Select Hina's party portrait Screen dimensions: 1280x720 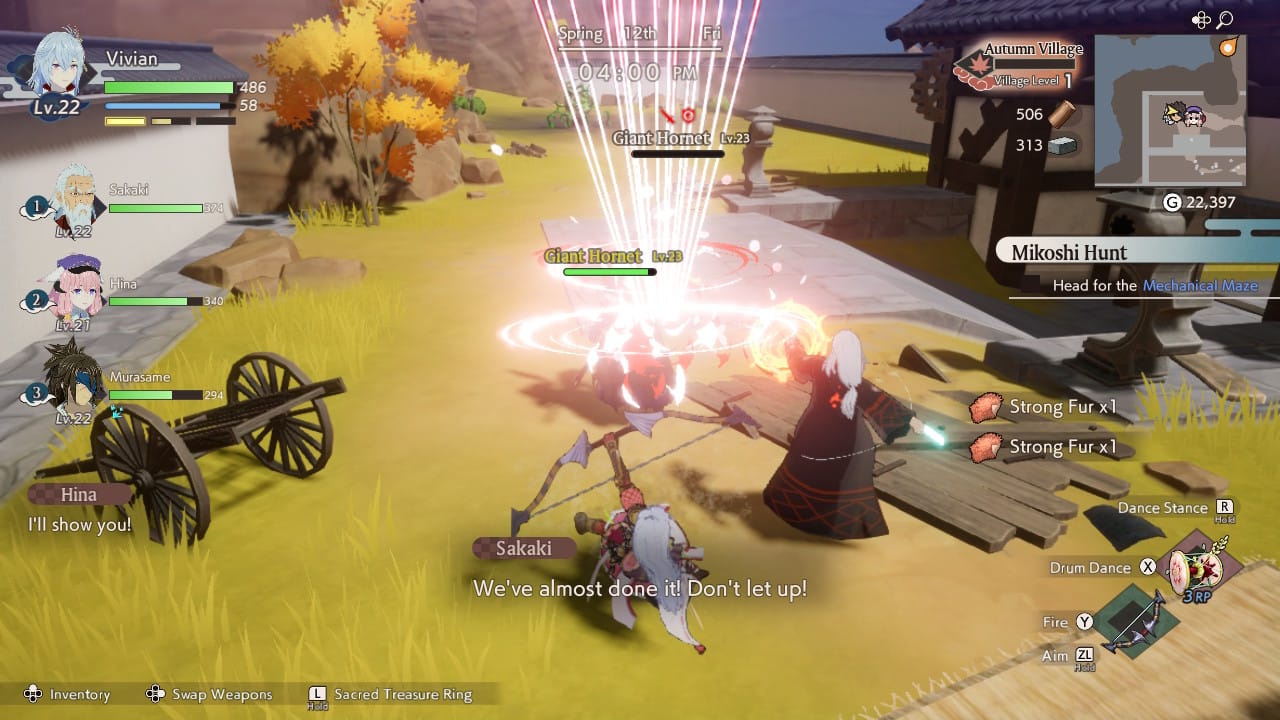pyautogui.click(x=74, y=290)
